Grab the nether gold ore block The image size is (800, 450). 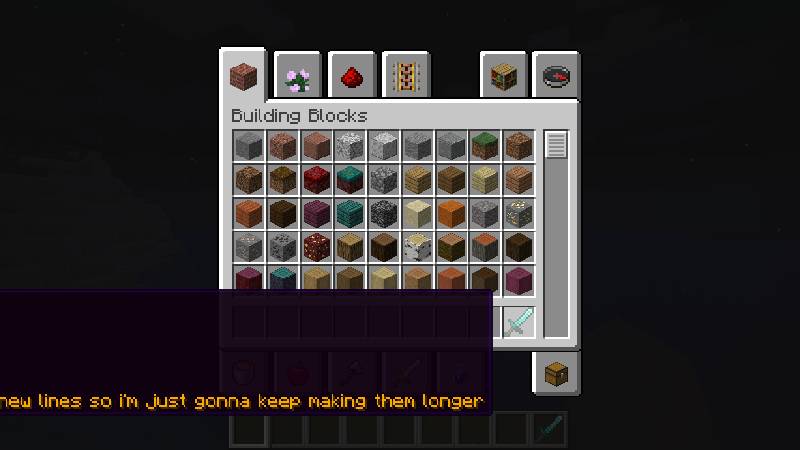[x=316, y=248]
